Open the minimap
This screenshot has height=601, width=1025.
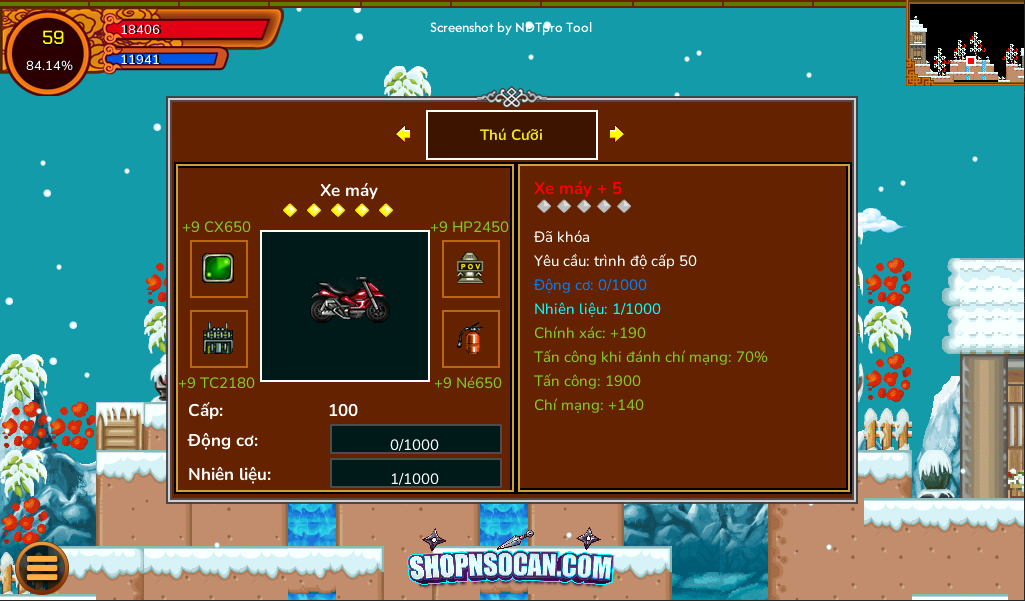tap(965, 42)
